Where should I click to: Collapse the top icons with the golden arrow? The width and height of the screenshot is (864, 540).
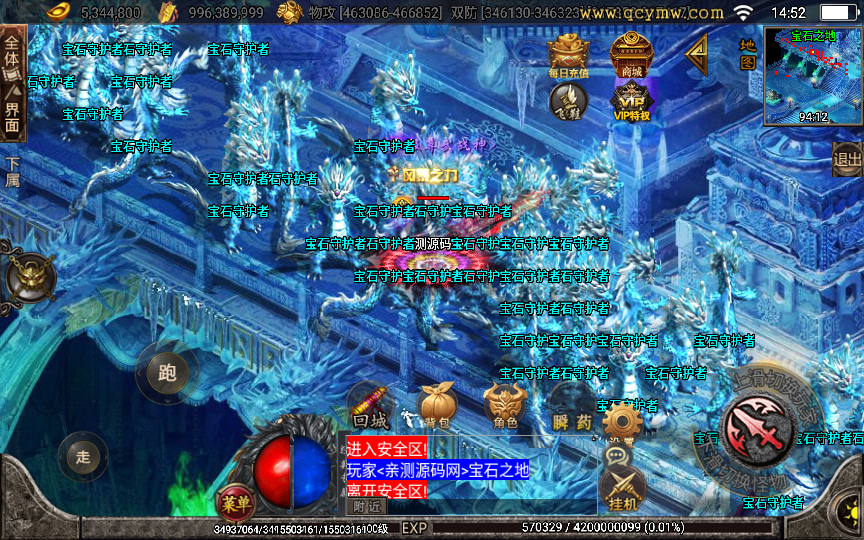(696, 54)
